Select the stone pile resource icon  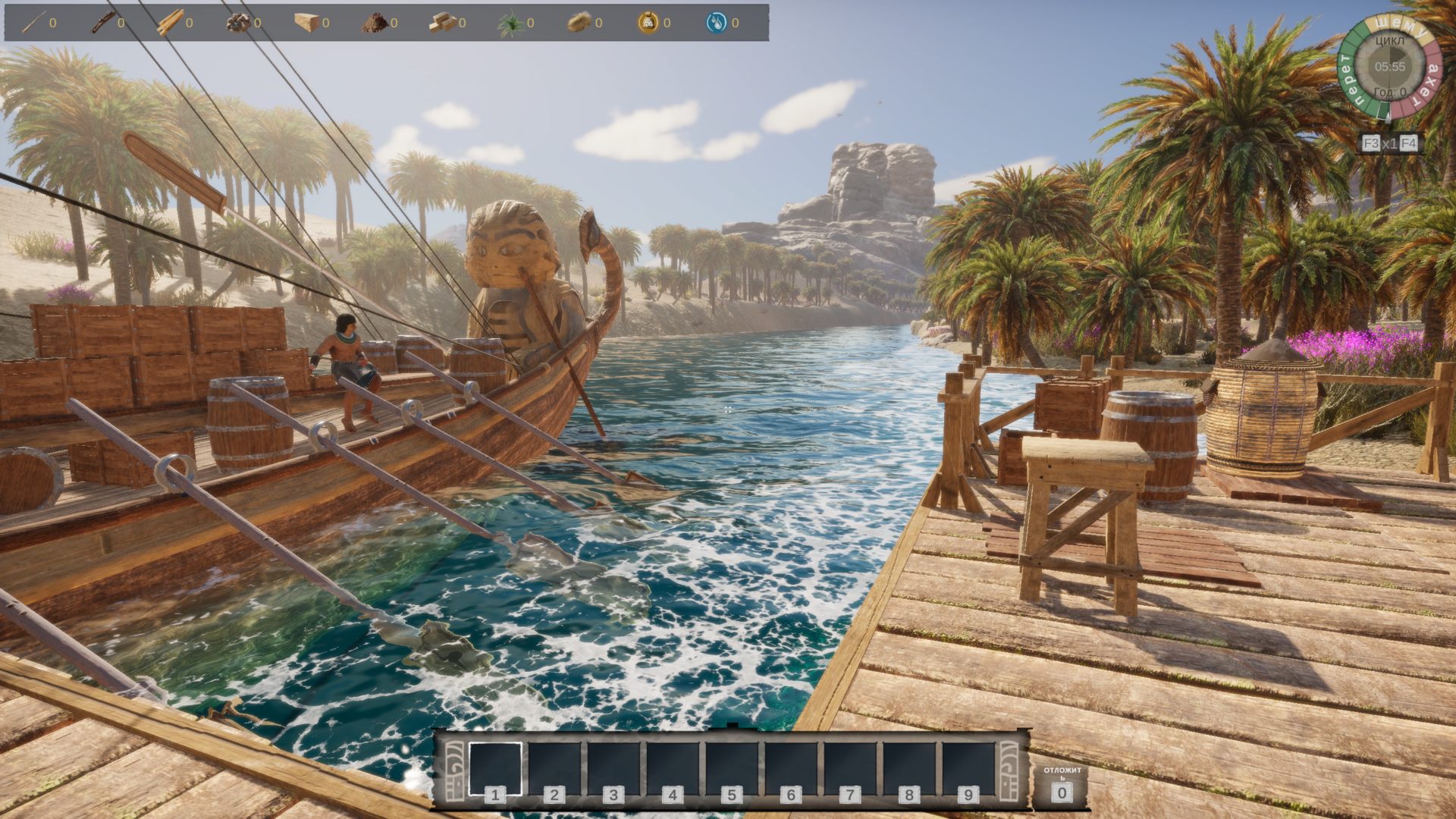(x=238, y=23)
